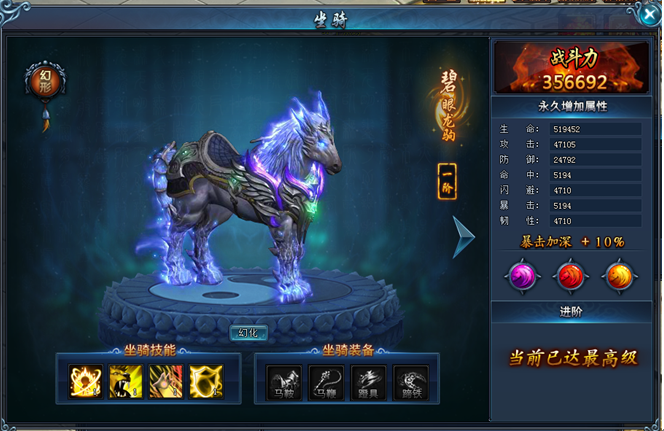Open the 蹄铁 horseshoe equipment slot
This screenshot has height=431, width=664.
point(410,382)
